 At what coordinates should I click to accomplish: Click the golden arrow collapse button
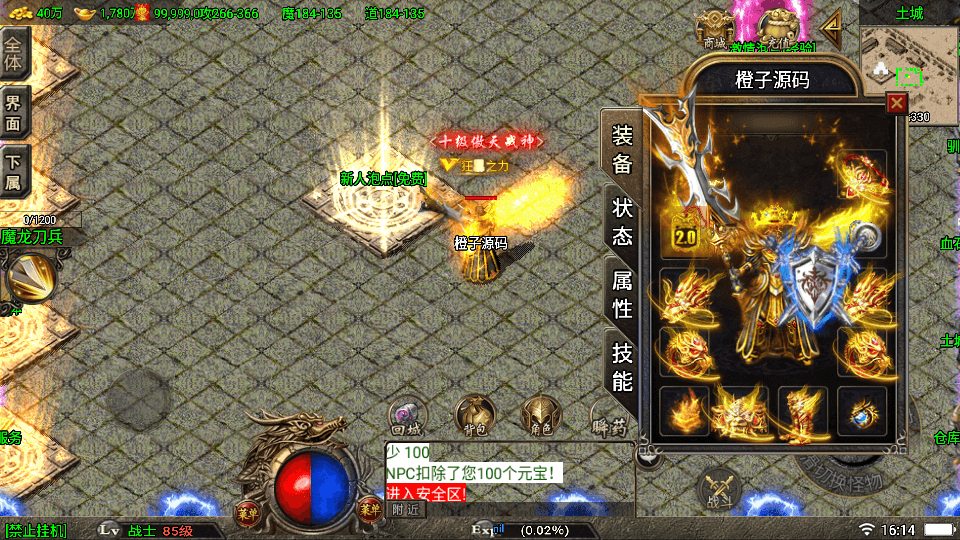click(x=832, y=22)
